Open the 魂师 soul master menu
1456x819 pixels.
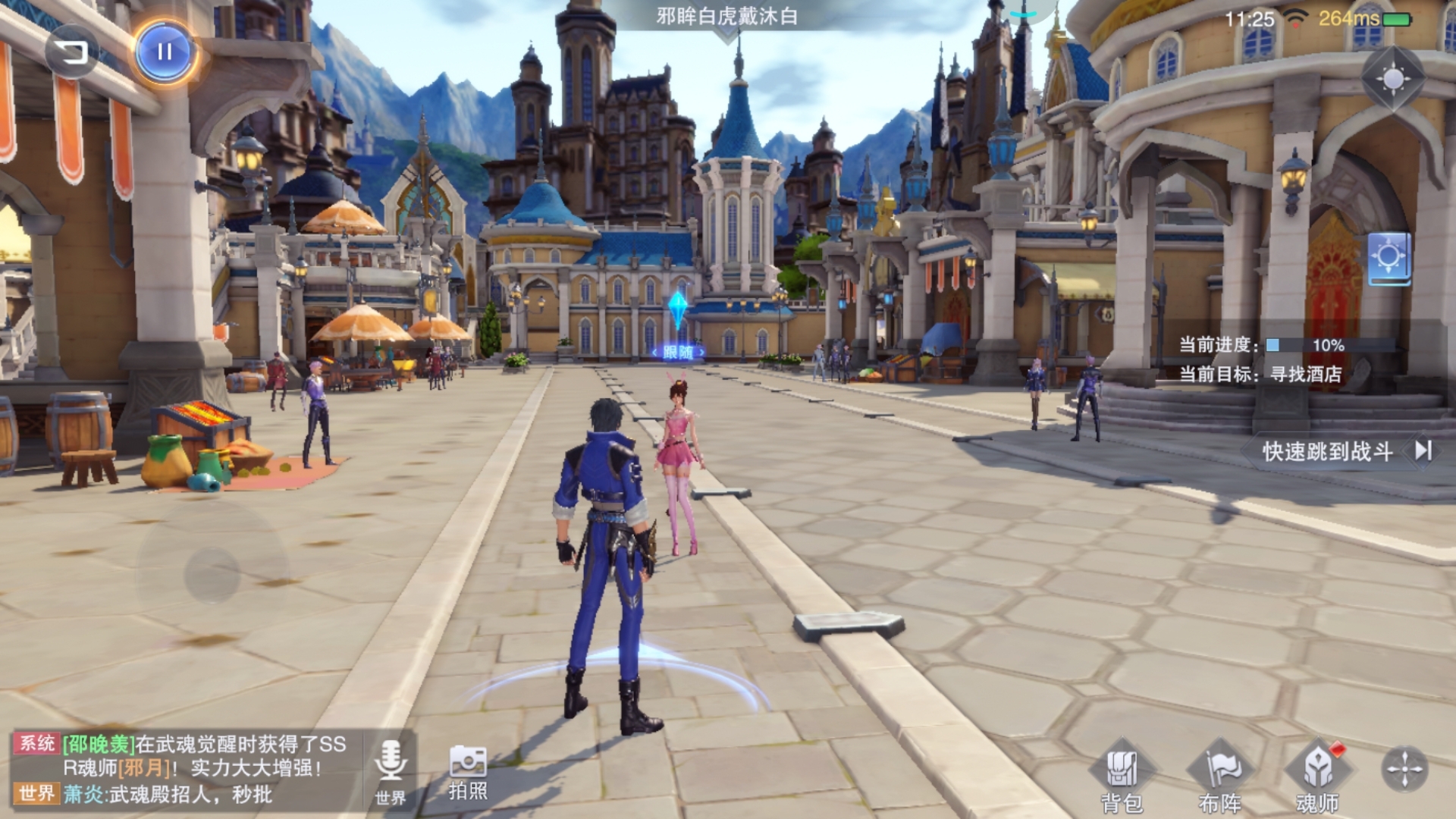pos(1317,776)
